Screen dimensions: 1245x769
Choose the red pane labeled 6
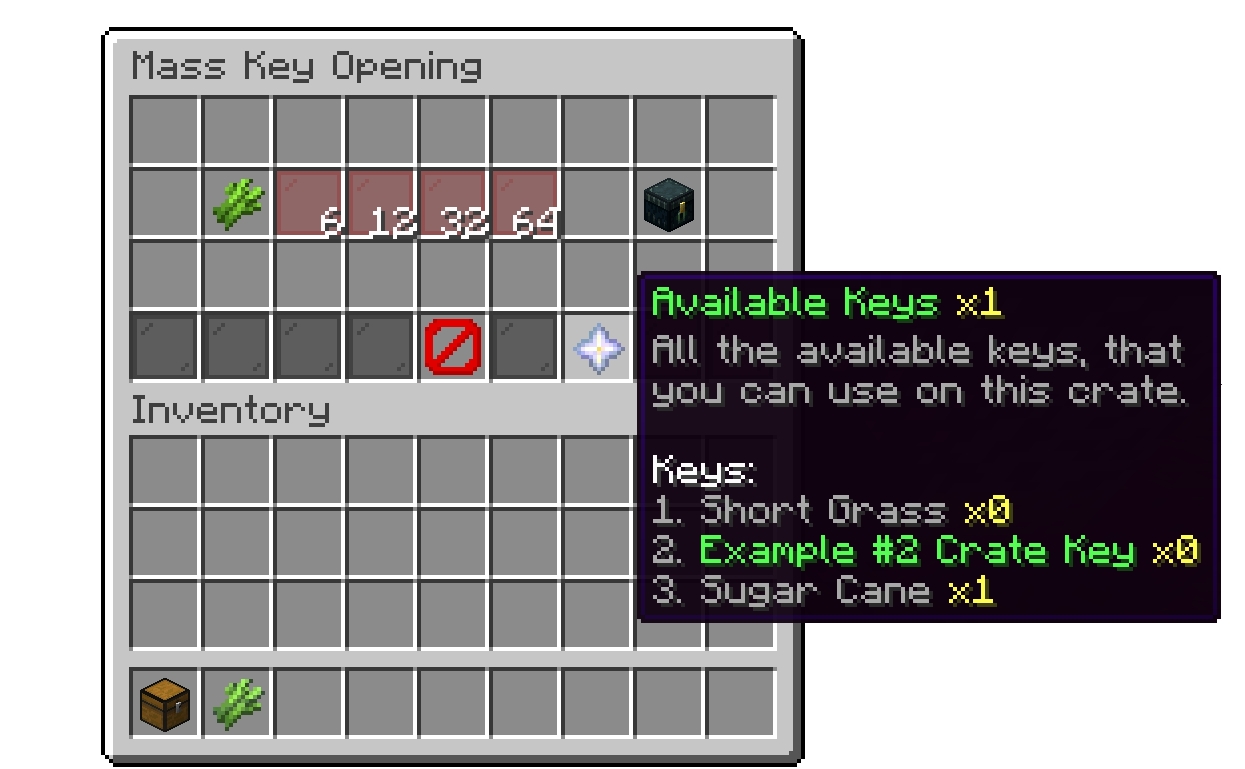pyautogui.click(x=309, y=204)
